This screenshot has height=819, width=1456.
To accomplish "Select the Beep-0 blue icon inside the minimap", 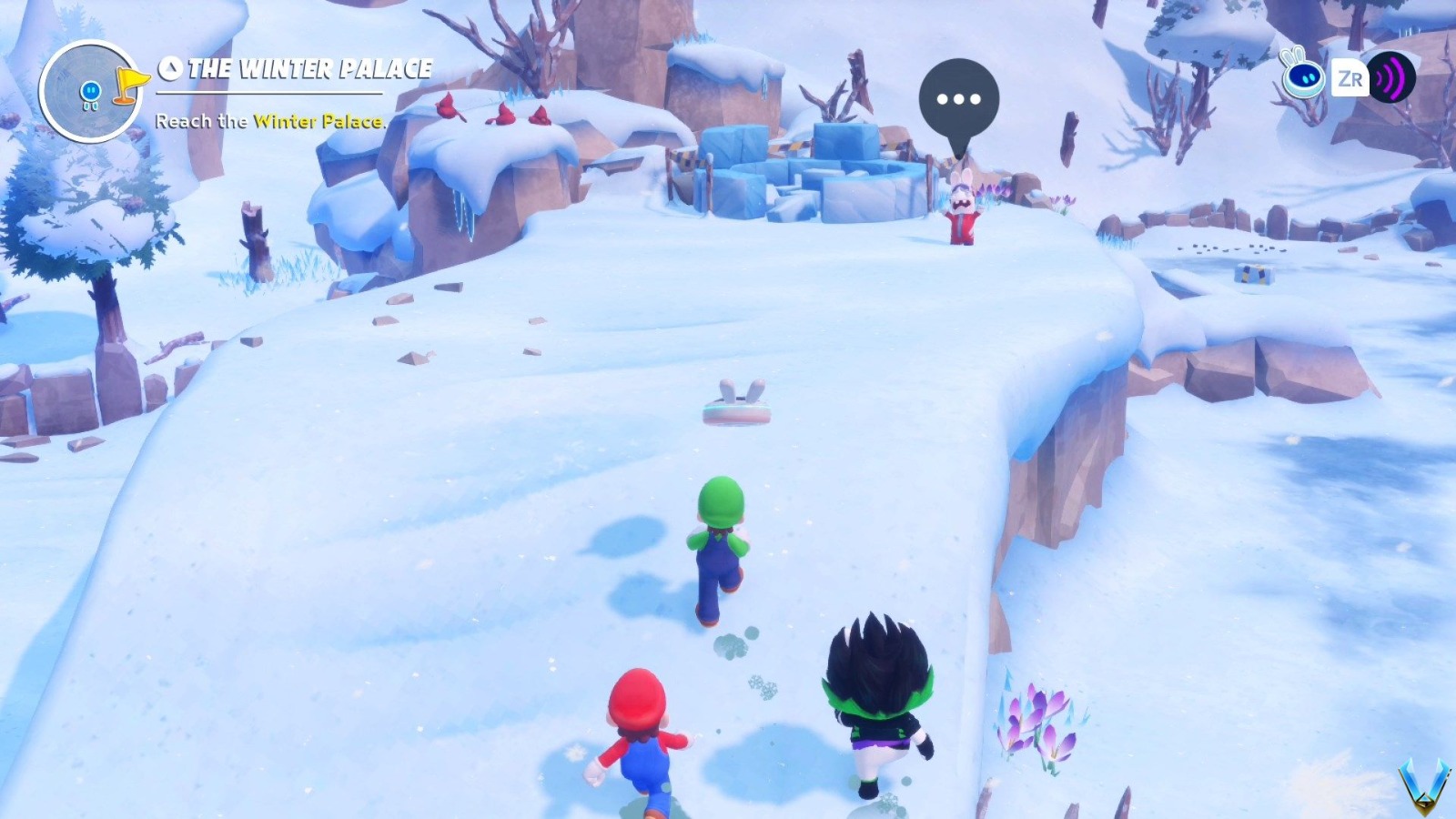I will click(90, 89).
